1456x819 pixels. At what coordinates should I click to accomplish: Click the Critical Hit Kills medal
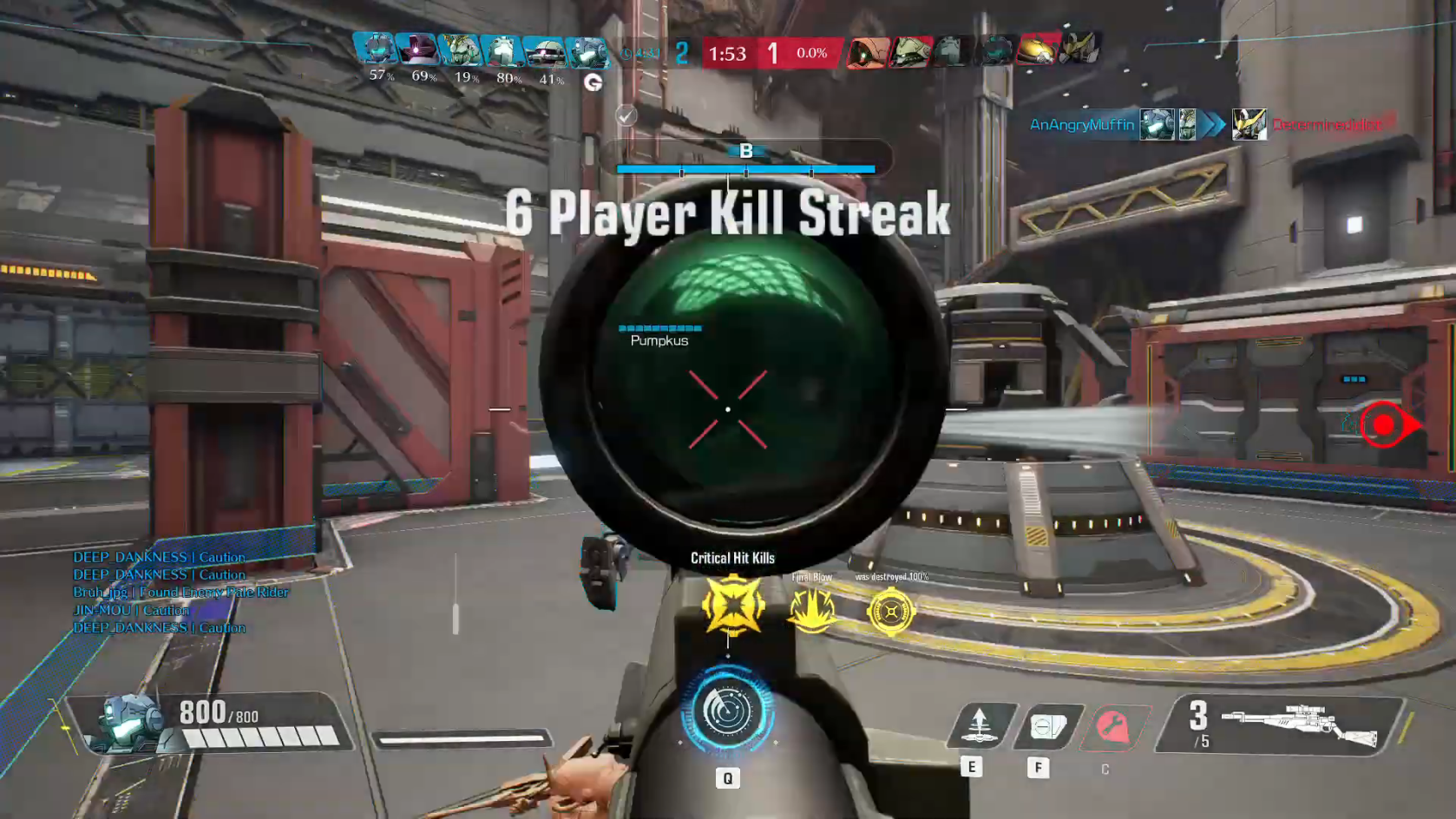733,606
